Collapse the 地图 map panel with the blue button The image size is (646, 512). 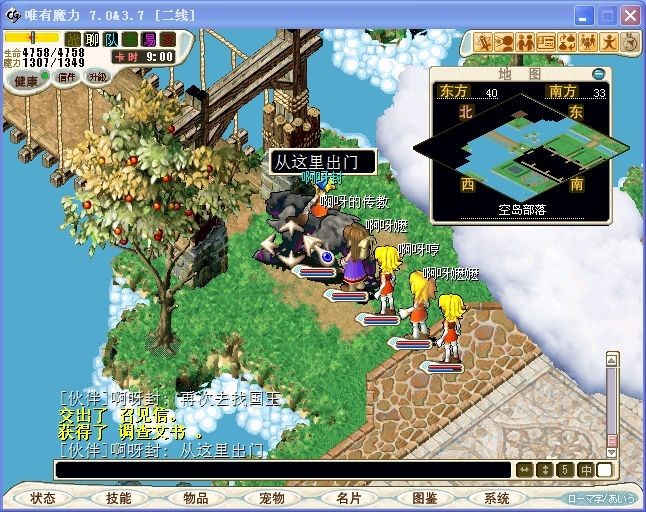(x=598, y=73)
